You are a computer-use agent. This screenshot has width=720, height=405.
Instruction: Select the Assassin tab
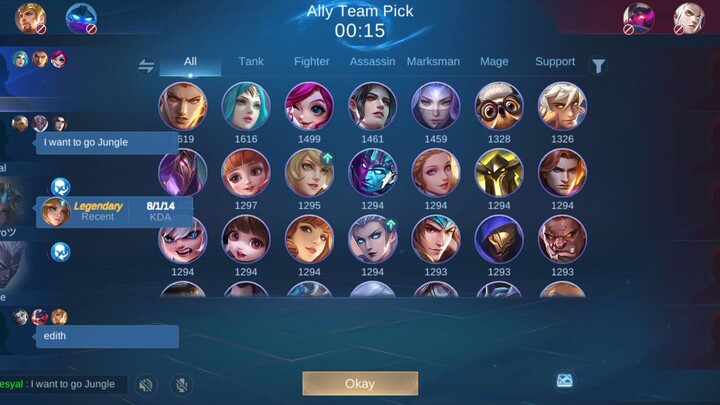(372, 62)
